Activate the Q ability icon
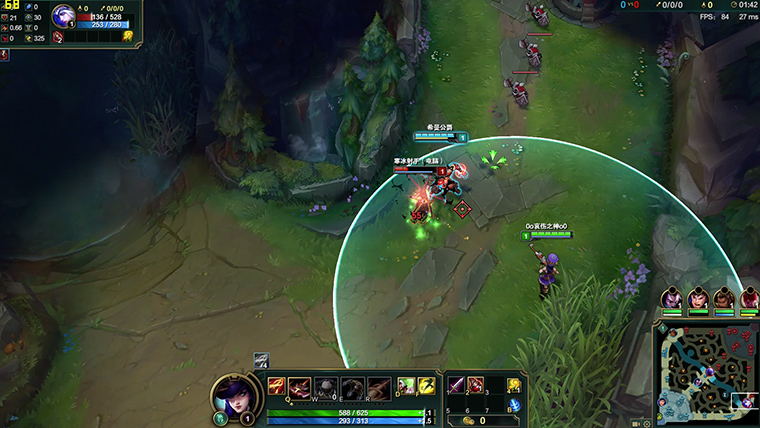 click(299, 387)
